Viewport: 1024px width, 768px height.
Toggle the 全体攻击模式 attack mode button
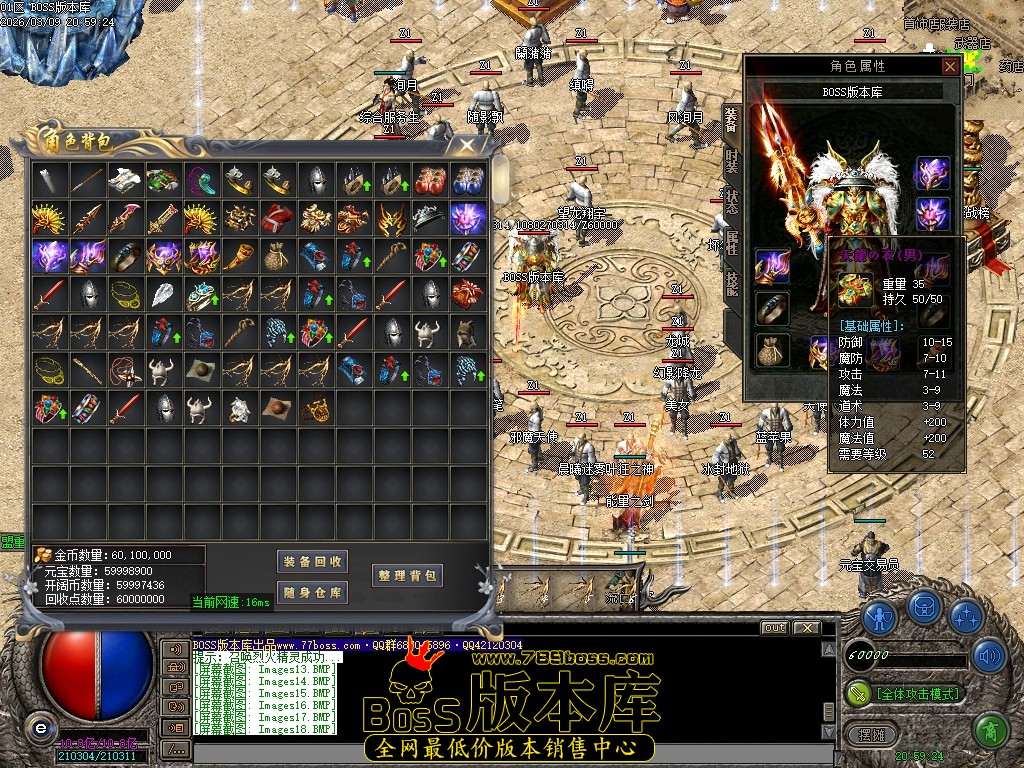(904, 692)
